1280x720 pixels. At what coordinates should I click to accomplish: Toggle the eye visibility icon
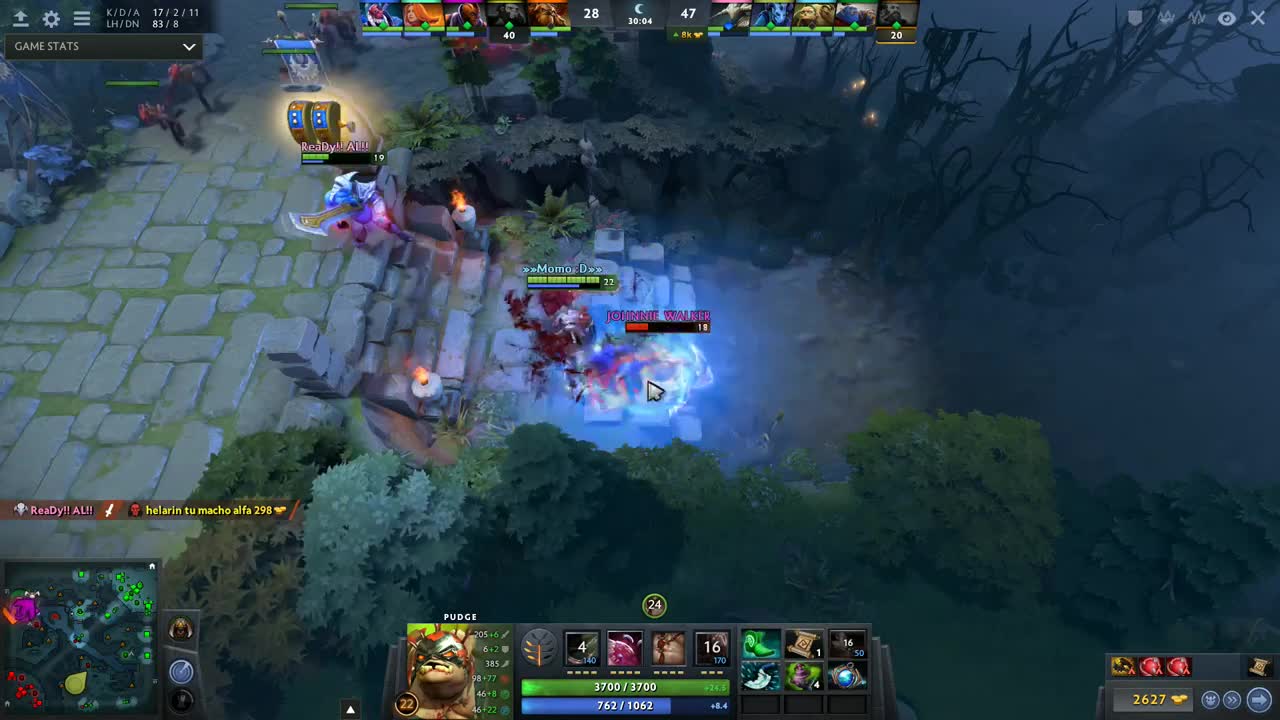(1227, 18)
